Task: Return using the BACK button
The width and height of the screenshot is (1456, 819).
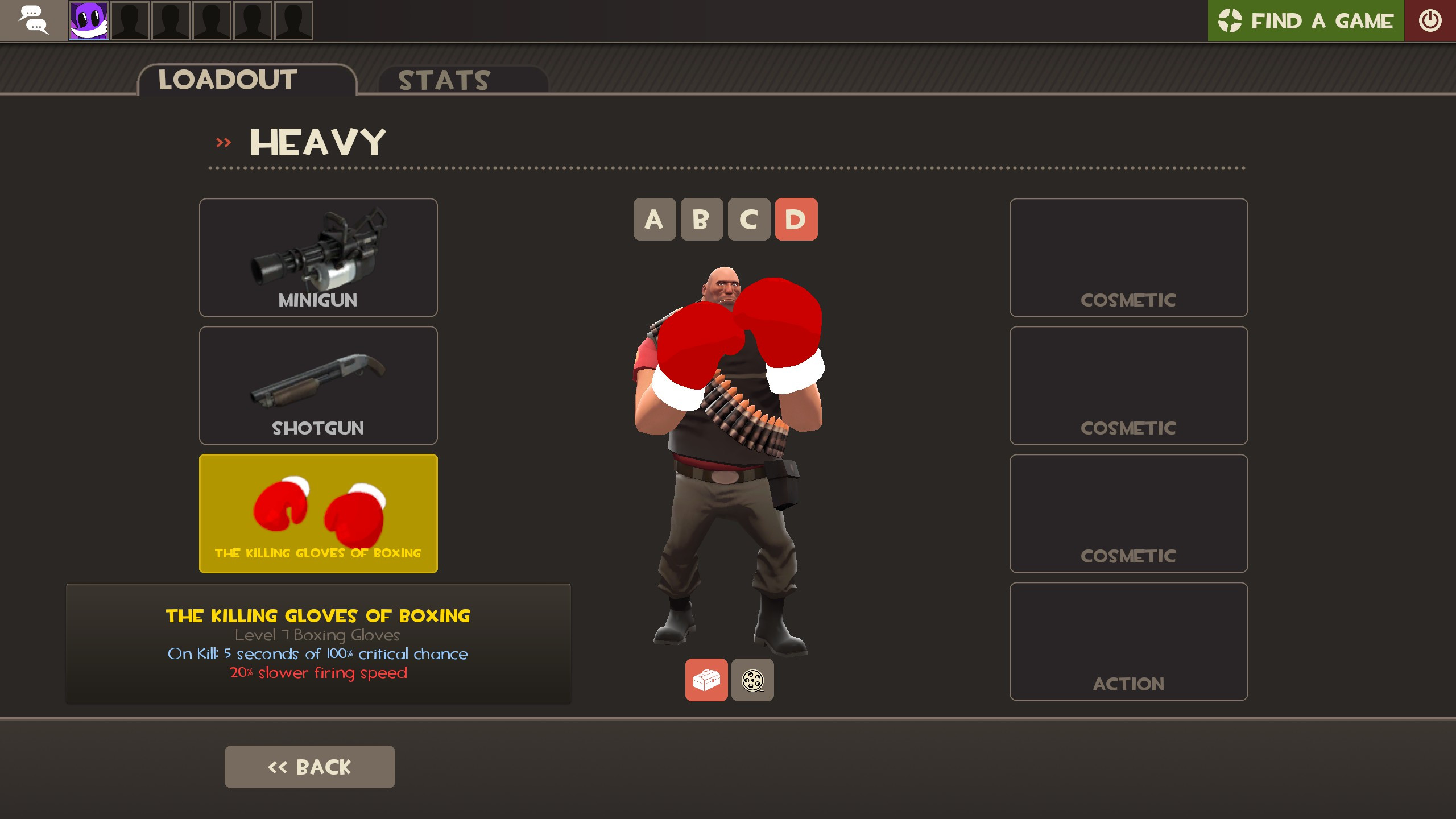Action: [309, 766]
